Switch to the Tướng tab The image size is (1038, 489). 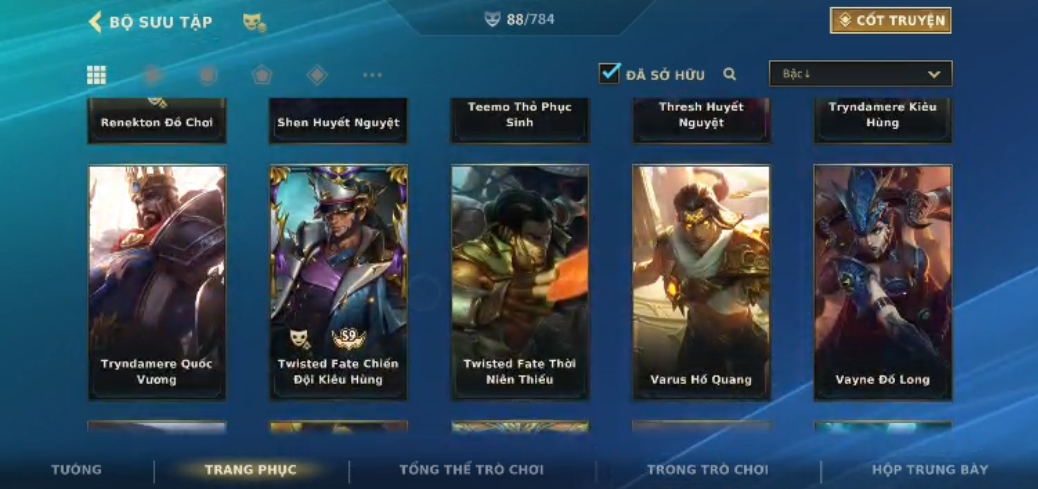[x=77, y=470]
